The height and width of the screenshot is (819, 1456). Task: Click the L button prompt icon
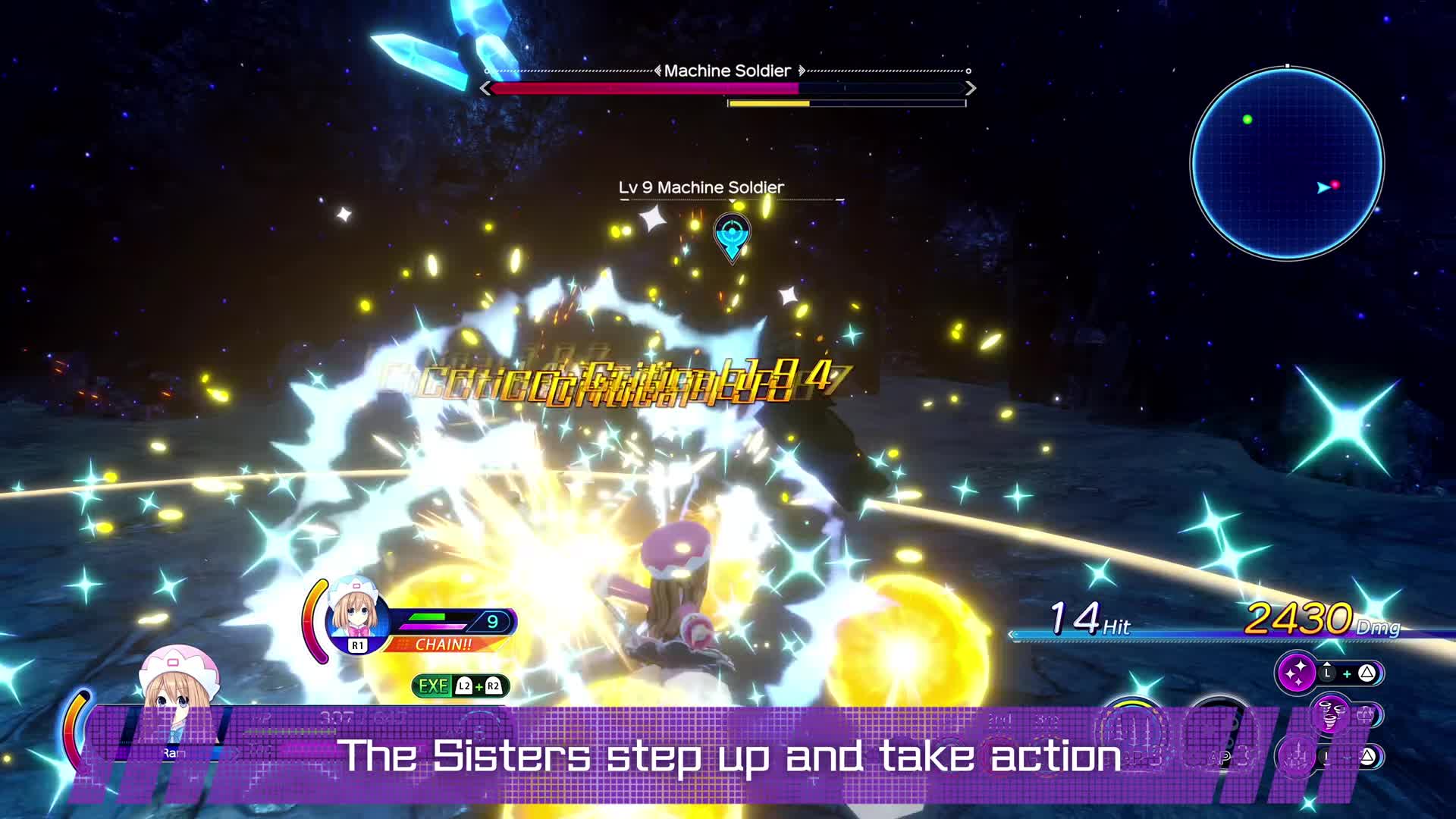click(x=1327, y=673)
